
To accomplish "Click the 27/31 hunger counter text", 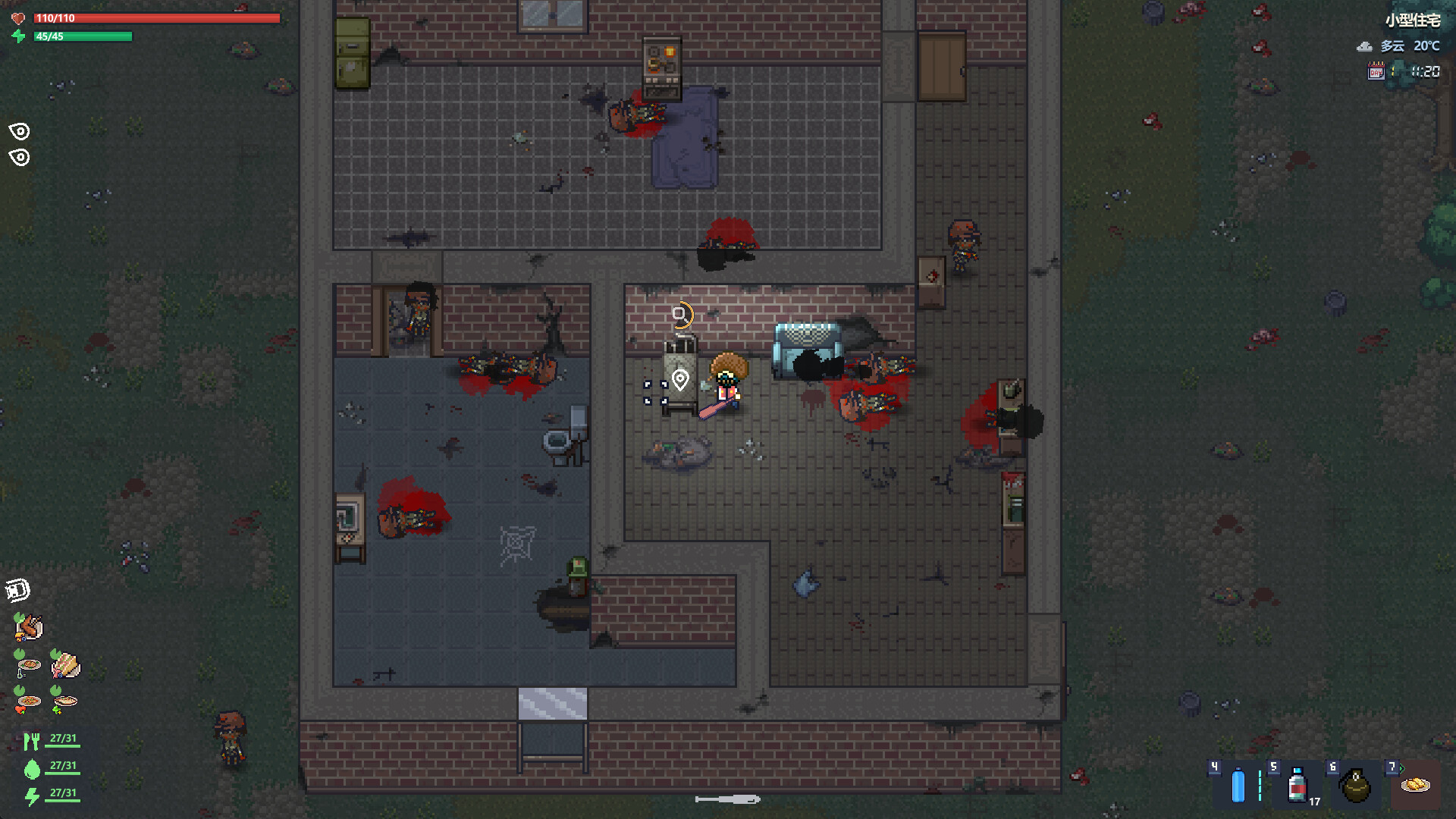I will [x=63, y=738].
